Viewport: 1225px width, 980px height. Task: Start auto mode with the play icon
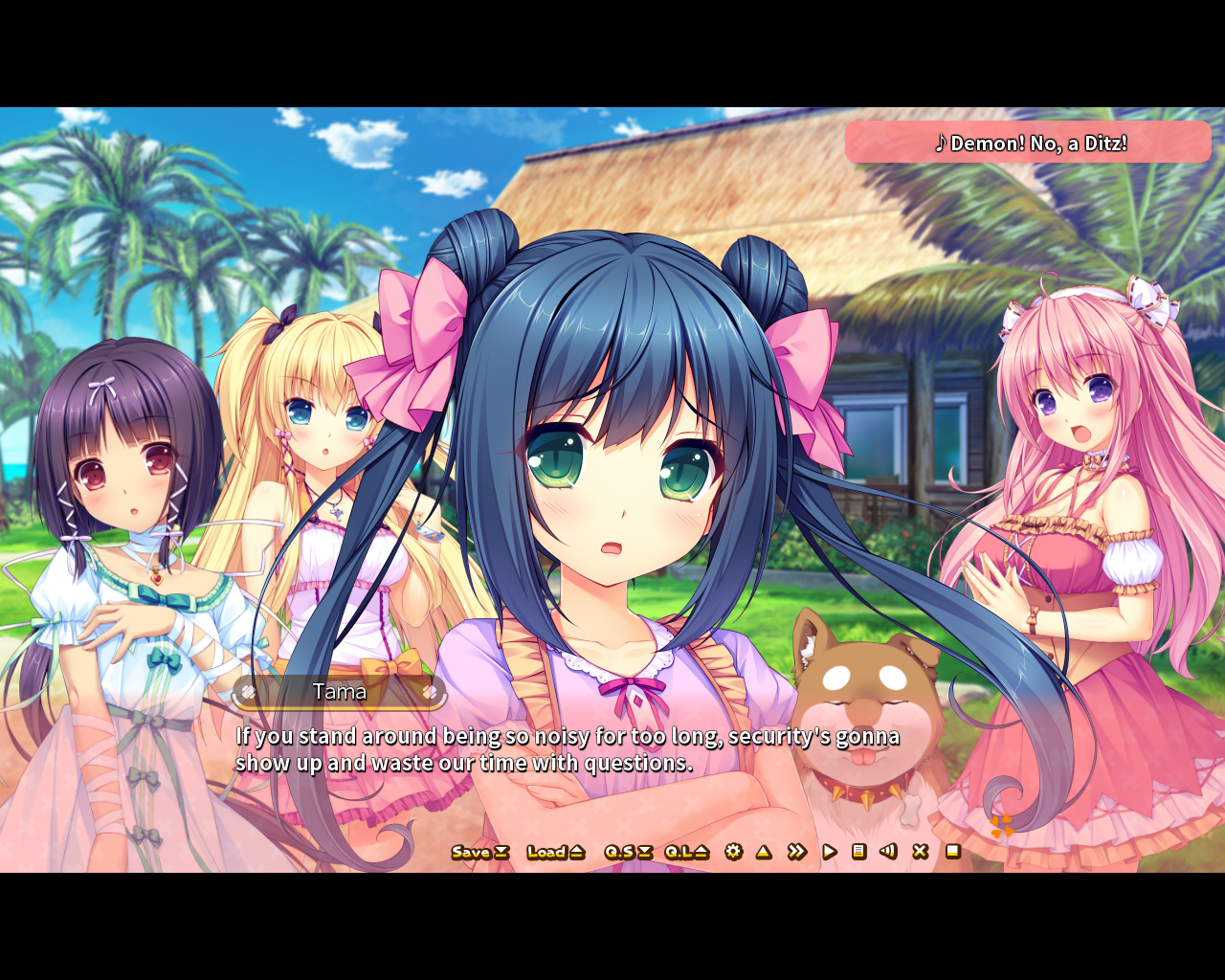pos(830,852)
